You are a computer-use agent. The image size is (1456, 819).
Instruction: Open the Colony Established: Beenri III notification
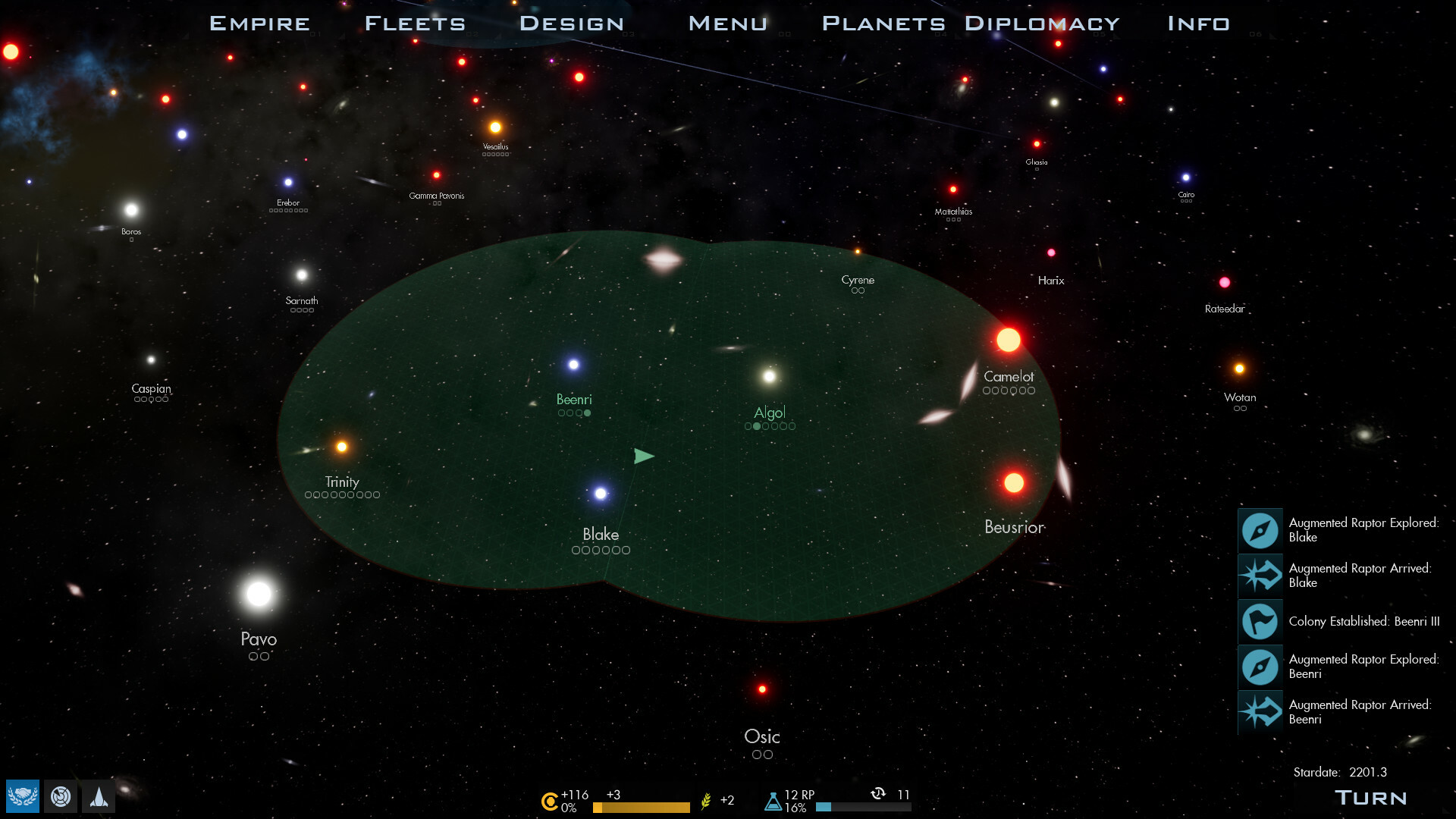(1357, 622)
